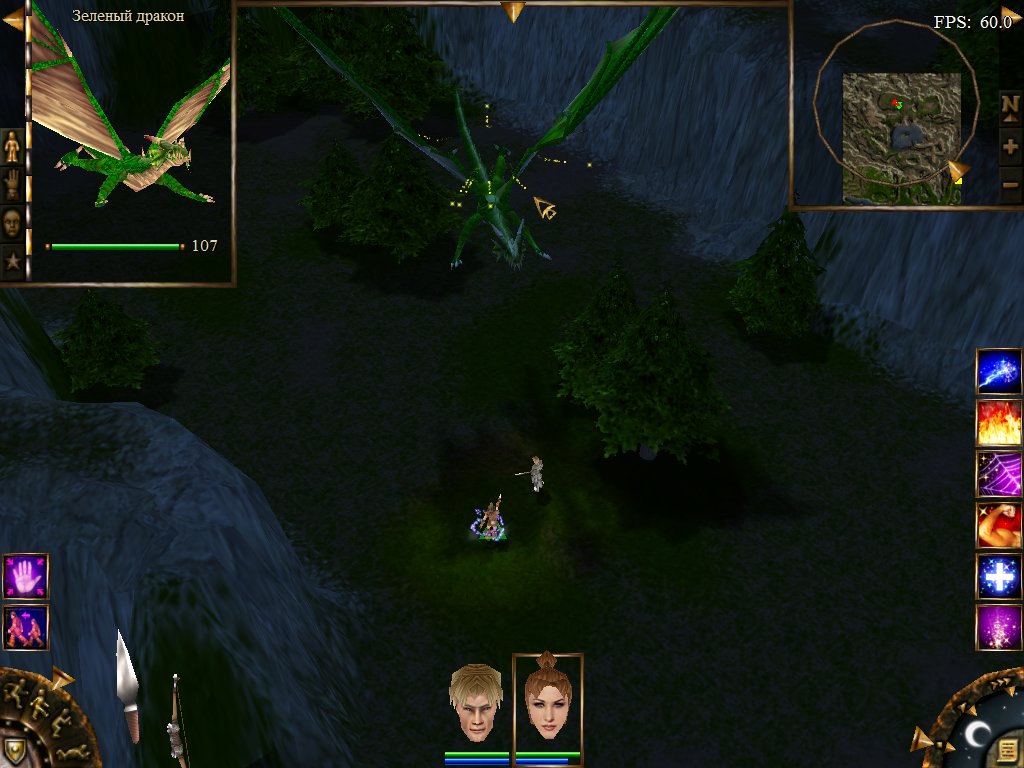Select the red-haired female hero portrait
Viewport: 1024px width, 768px height.
pyautogui.click(x=547, y=700)
